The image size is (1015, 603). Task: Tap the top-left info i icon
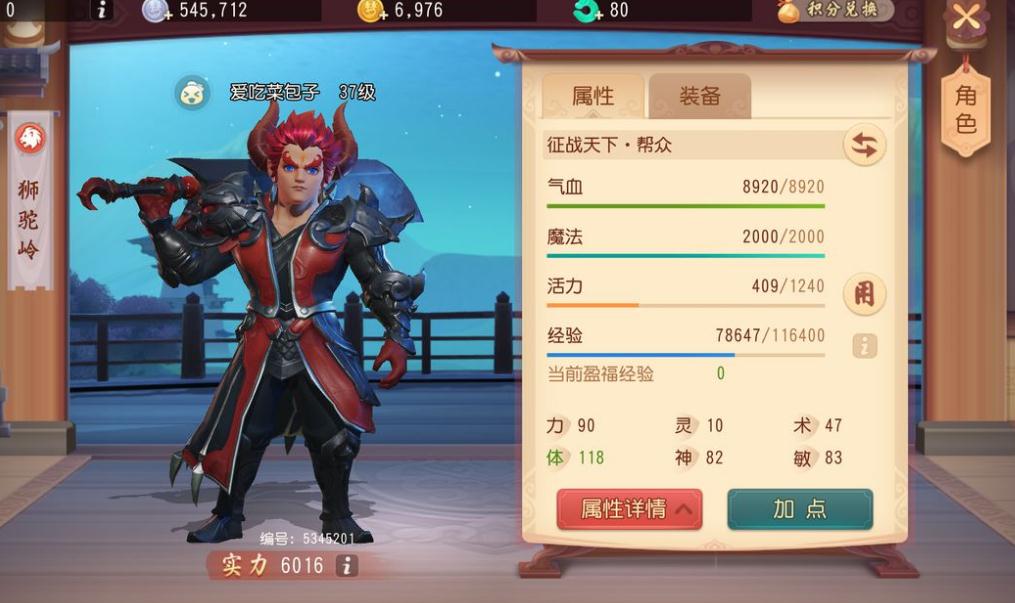click(x=102, y=11)
